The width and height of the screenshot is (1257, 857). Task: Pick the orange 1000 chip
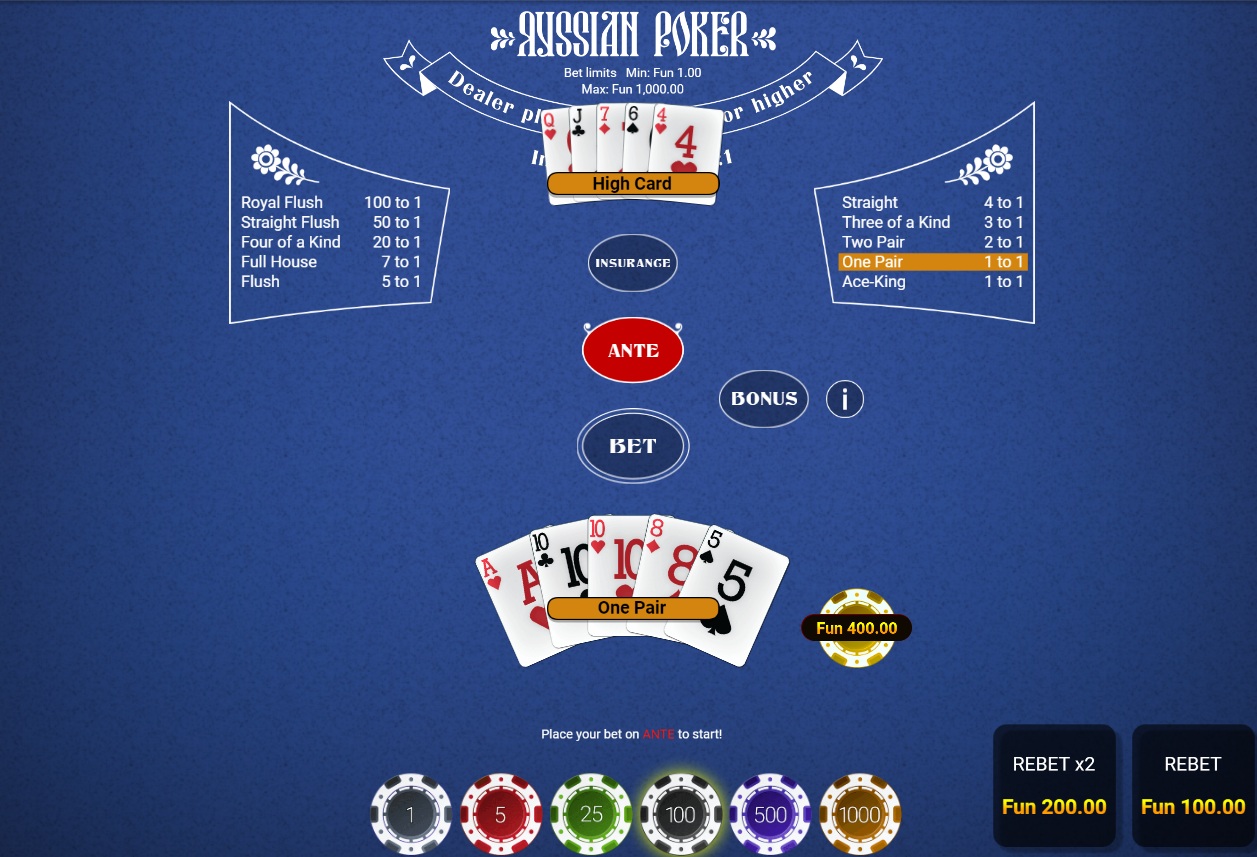point(860,814)
